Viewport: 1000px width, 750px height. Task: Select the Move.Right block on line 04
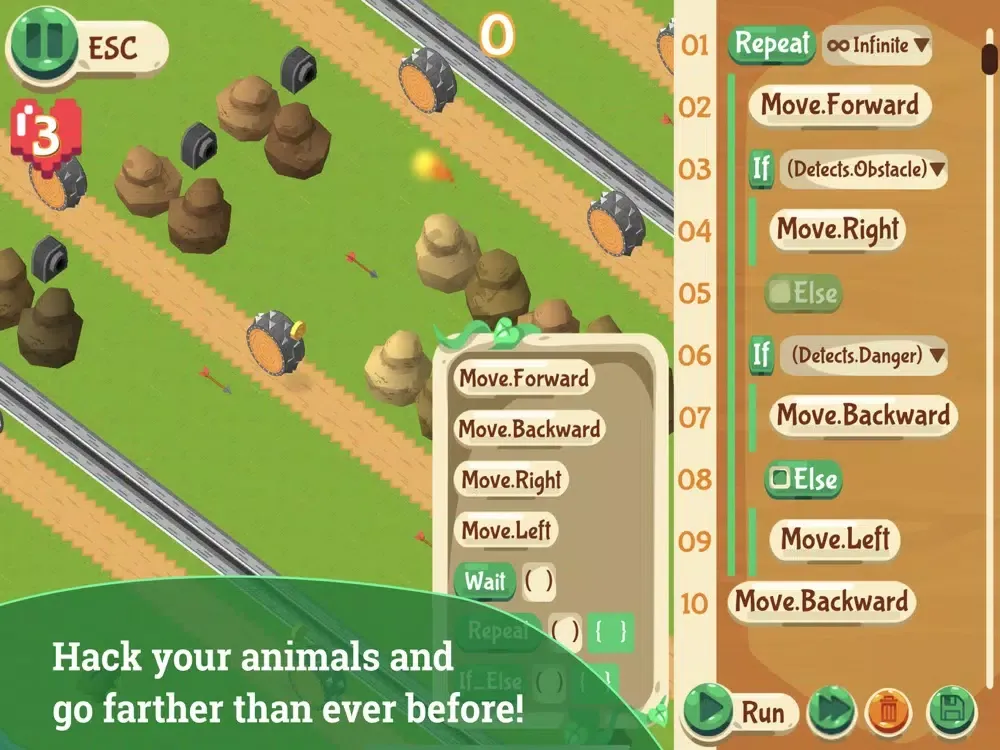click(x=837, y=230)
